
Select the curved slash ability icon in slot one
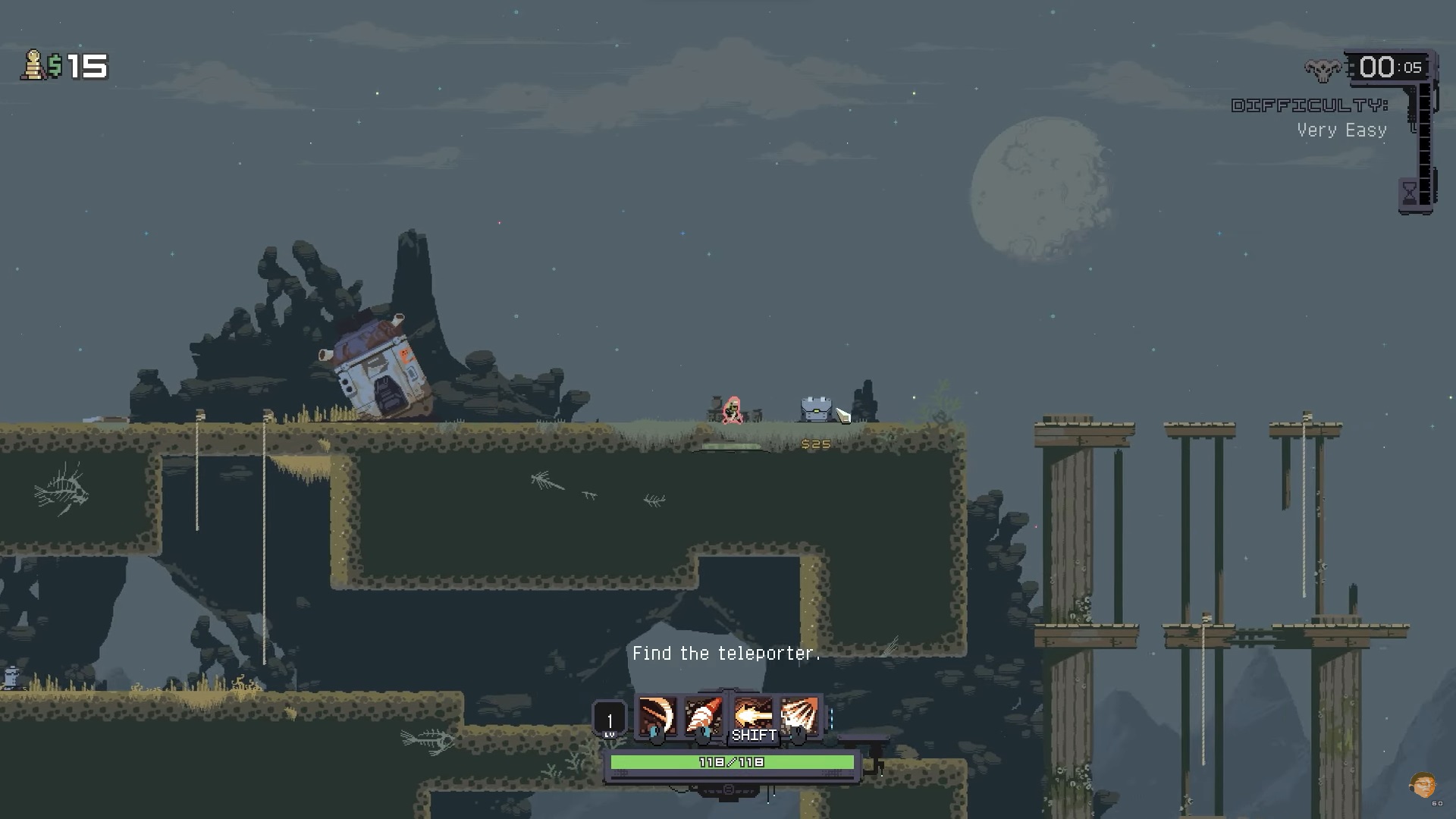(657, 716)
